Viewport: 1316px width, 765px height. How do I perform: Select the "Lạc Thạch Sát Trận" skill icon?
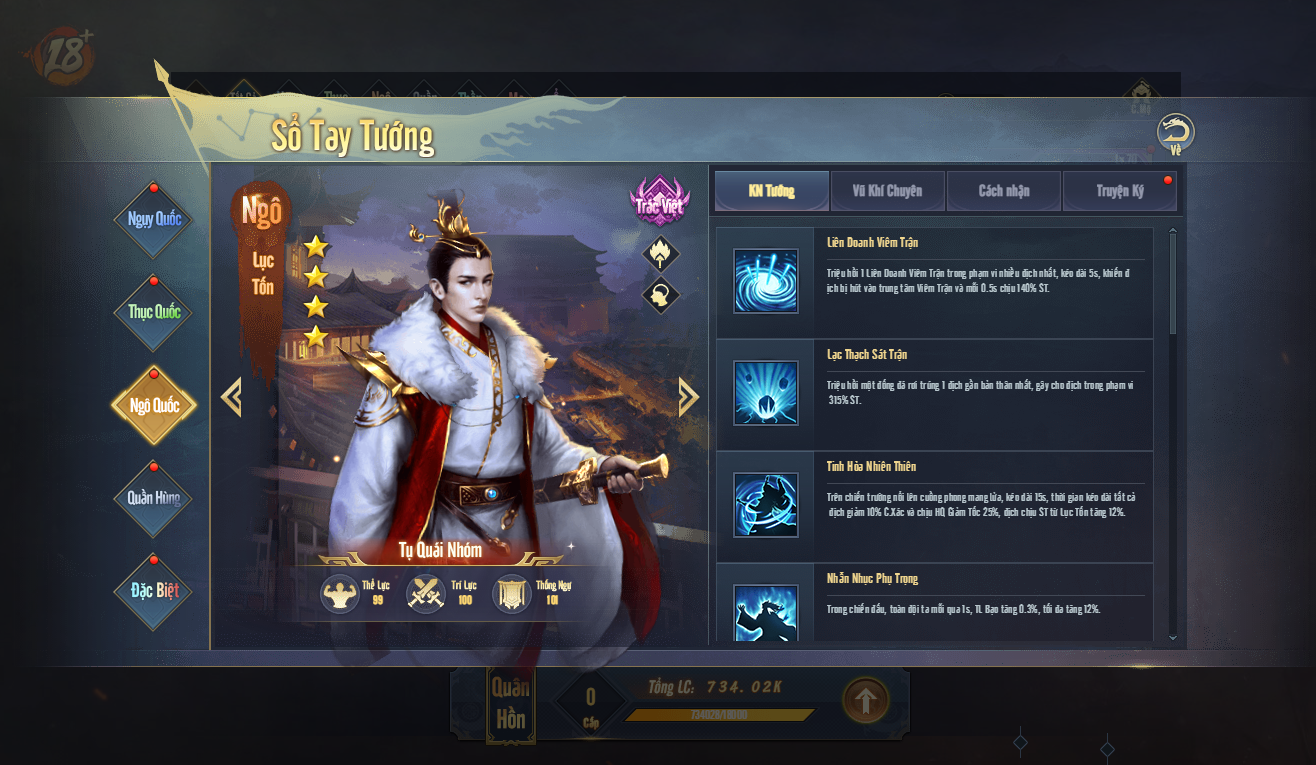pyautogui.click(x=766, y=394)
